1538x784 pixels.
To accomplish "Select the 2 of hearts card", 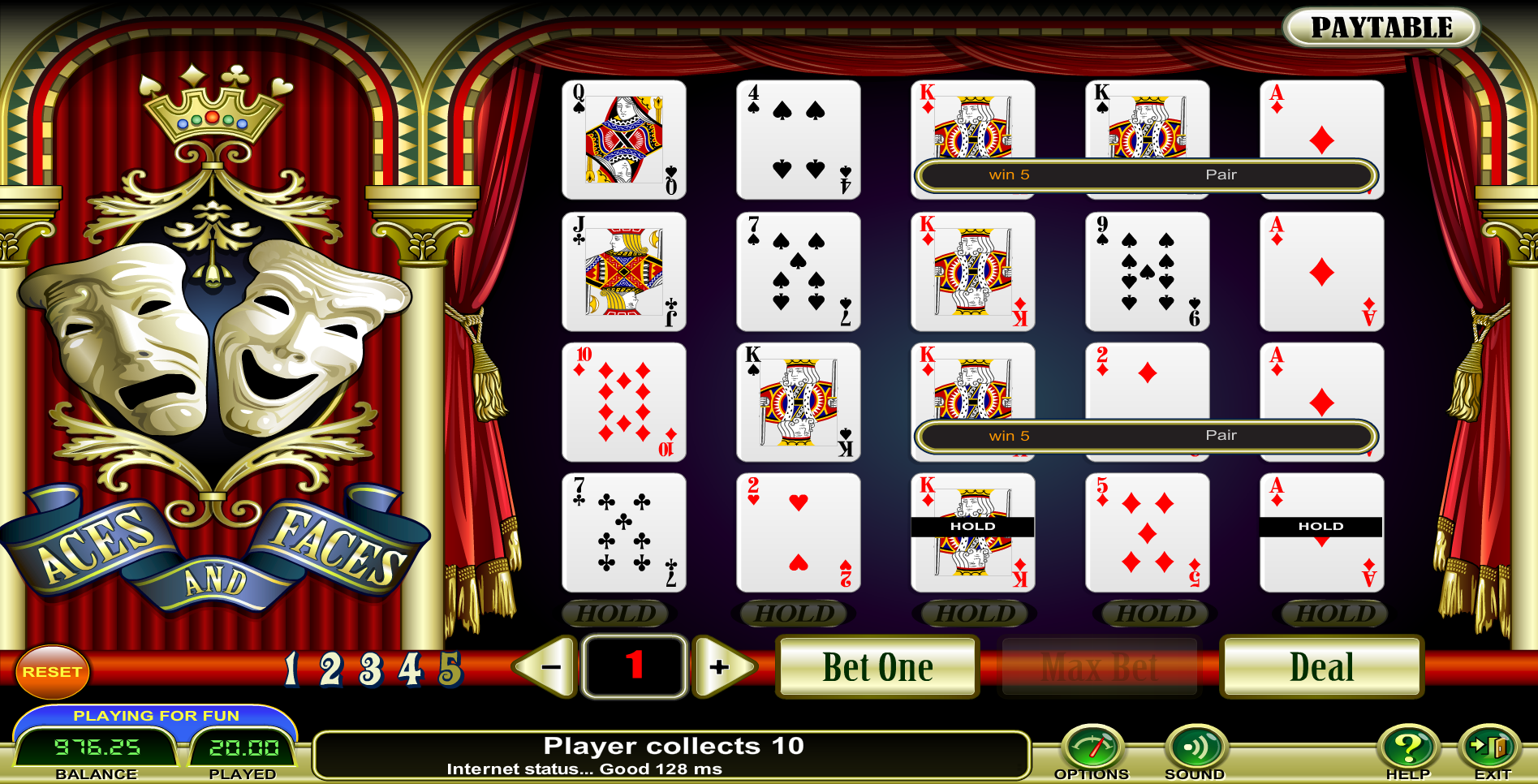I will click(x=798, y=533).
